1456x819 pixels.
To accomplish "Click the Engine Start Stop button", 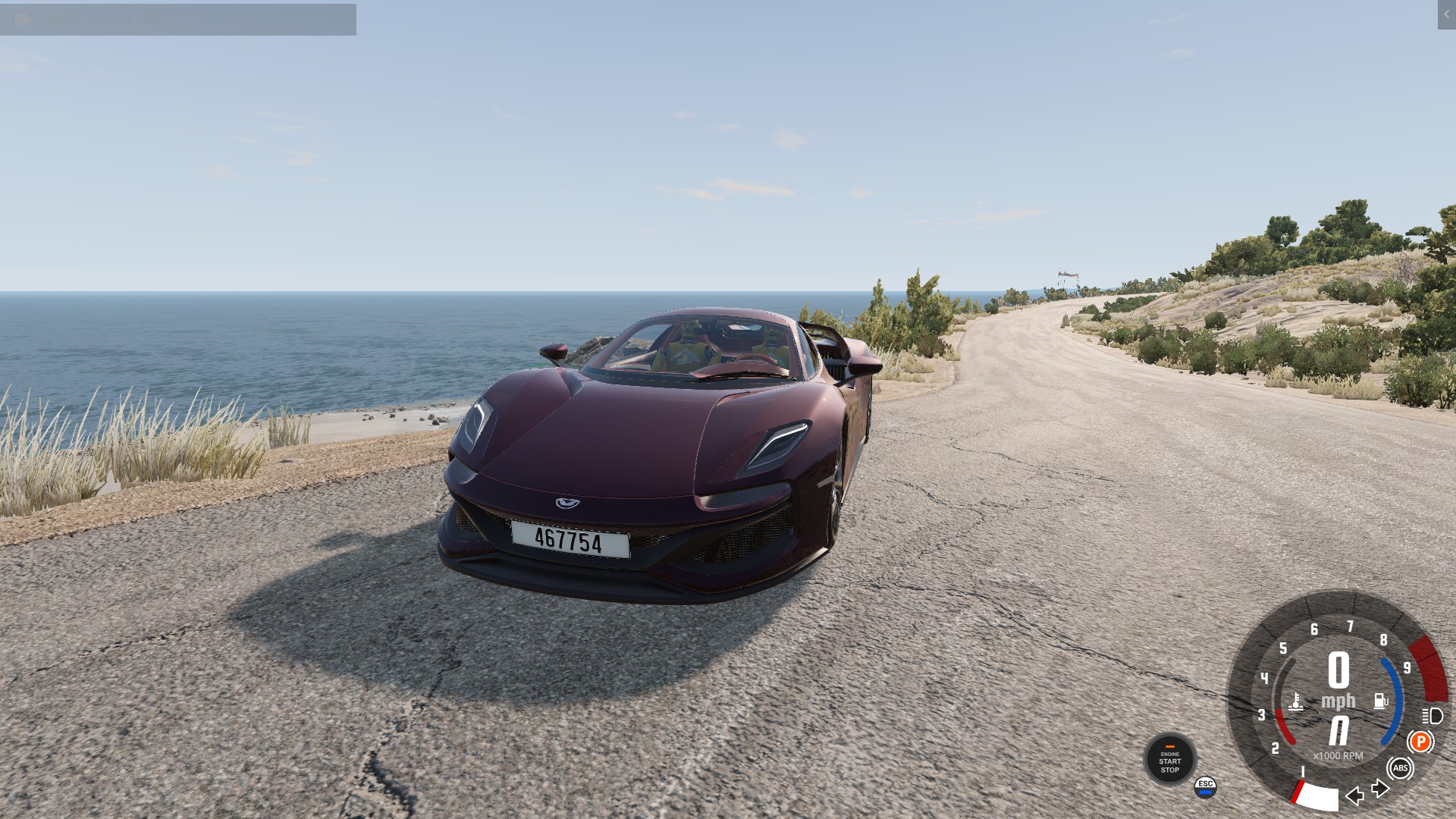I will point(1169,760).
